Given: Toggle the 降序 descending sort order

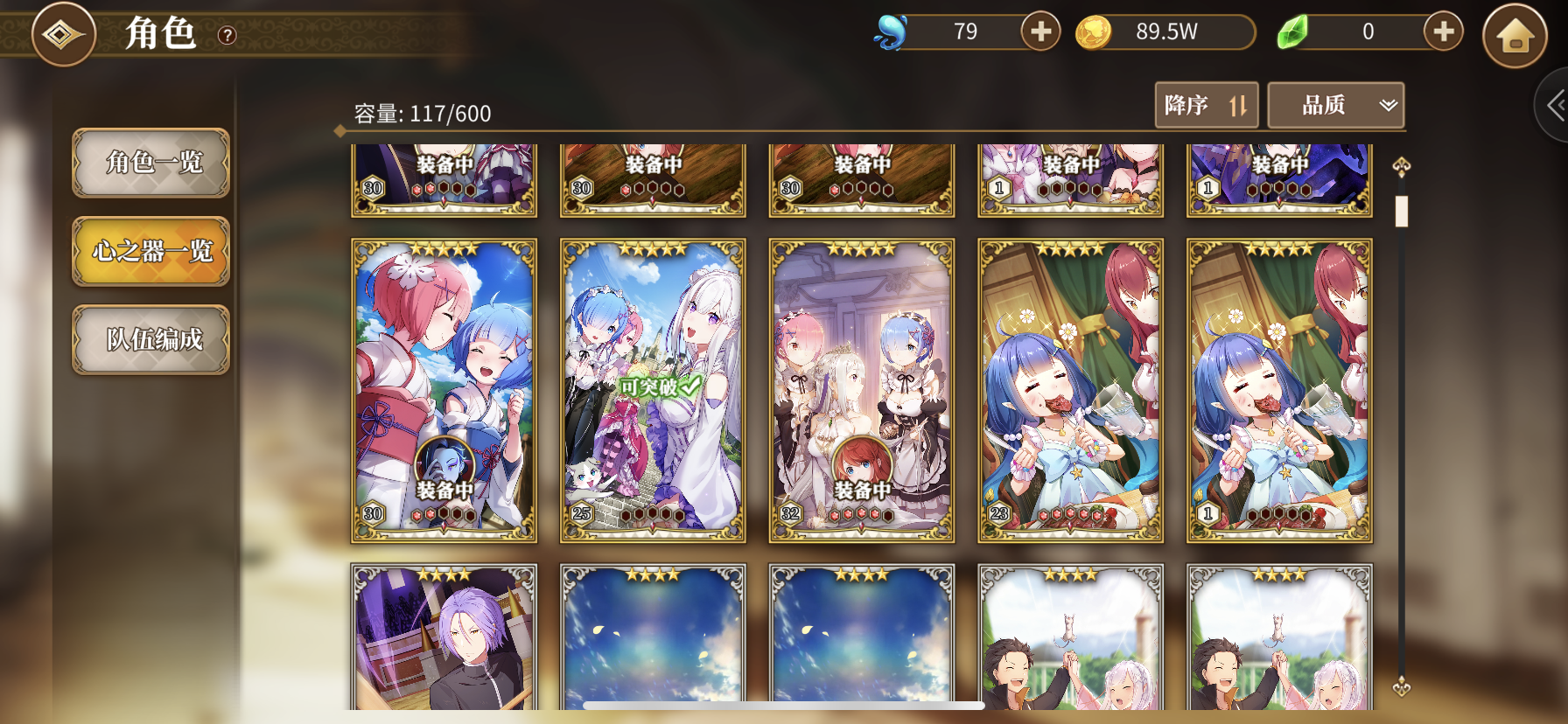Looking at the screenshot, I should 1207,105.
